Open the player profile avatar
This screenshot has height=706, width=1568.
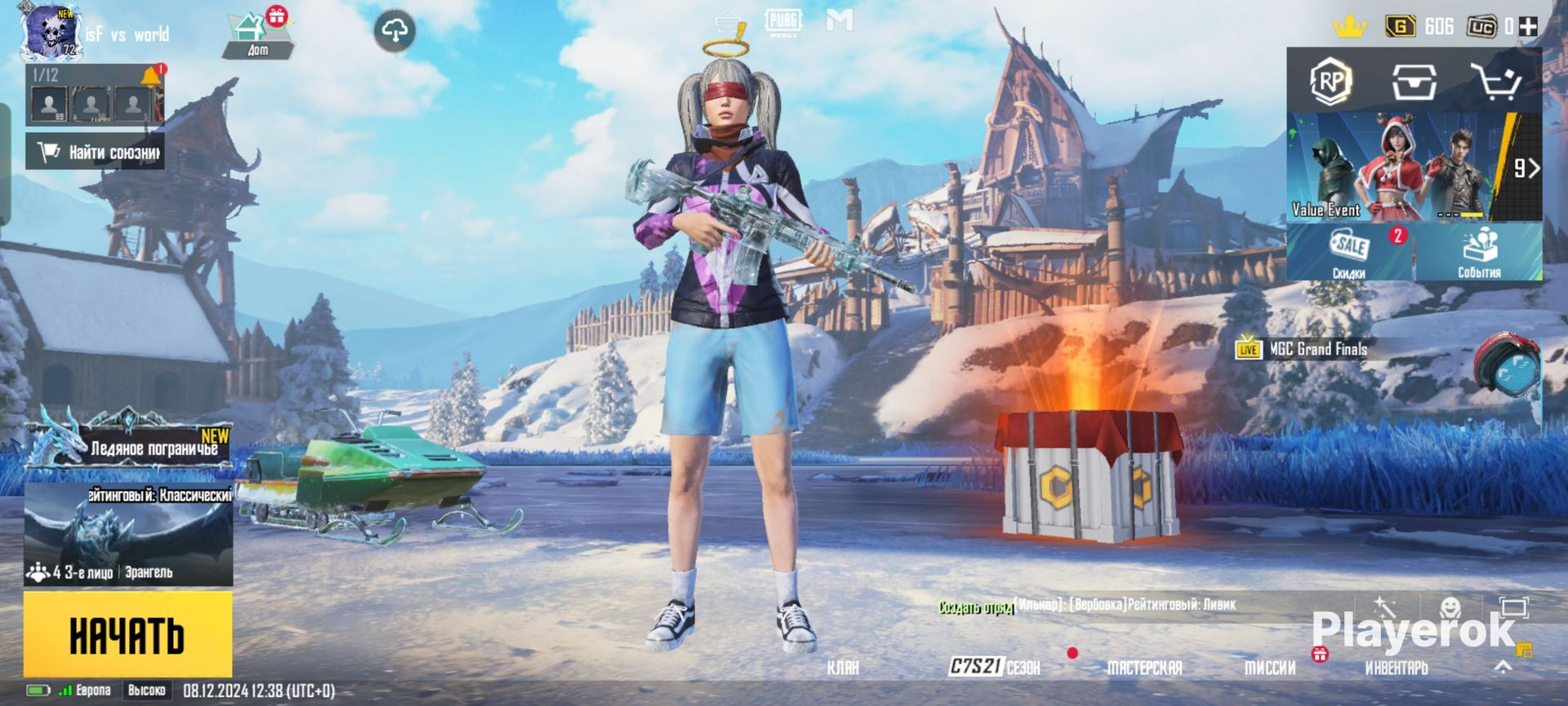pyautogui.click(x=49, y=33)
